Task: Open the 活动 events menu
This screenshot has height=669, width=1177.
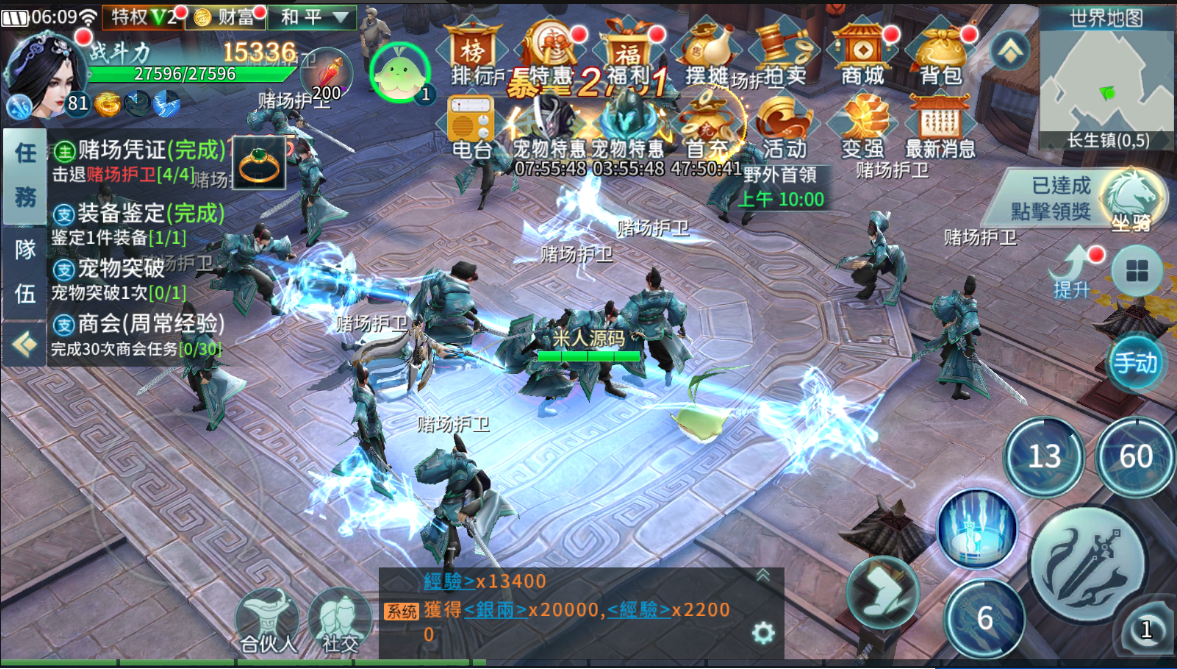Action: point(784,127)
